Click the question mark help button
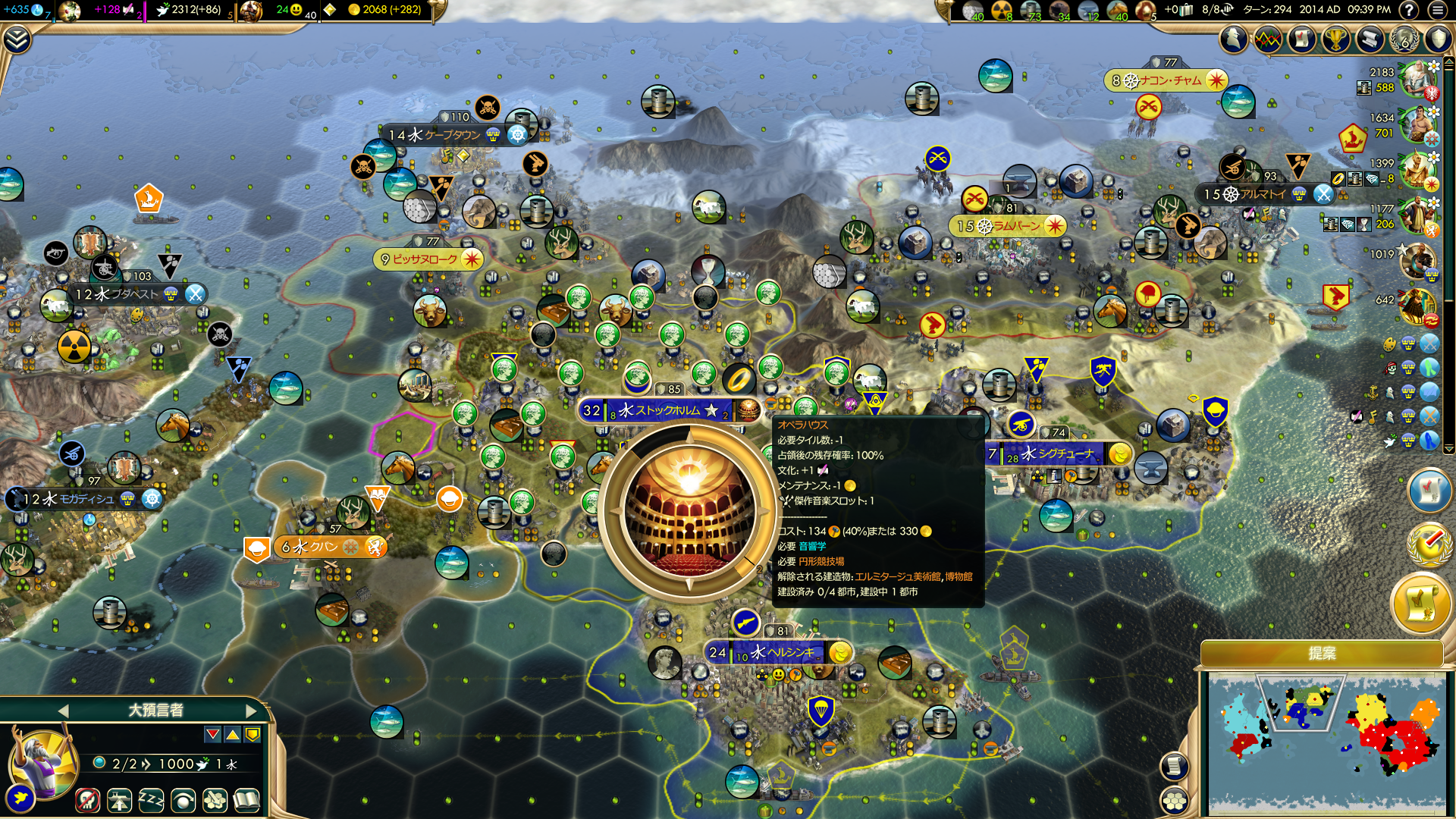Screen dimensions: 1456x819 point(1408,10)
